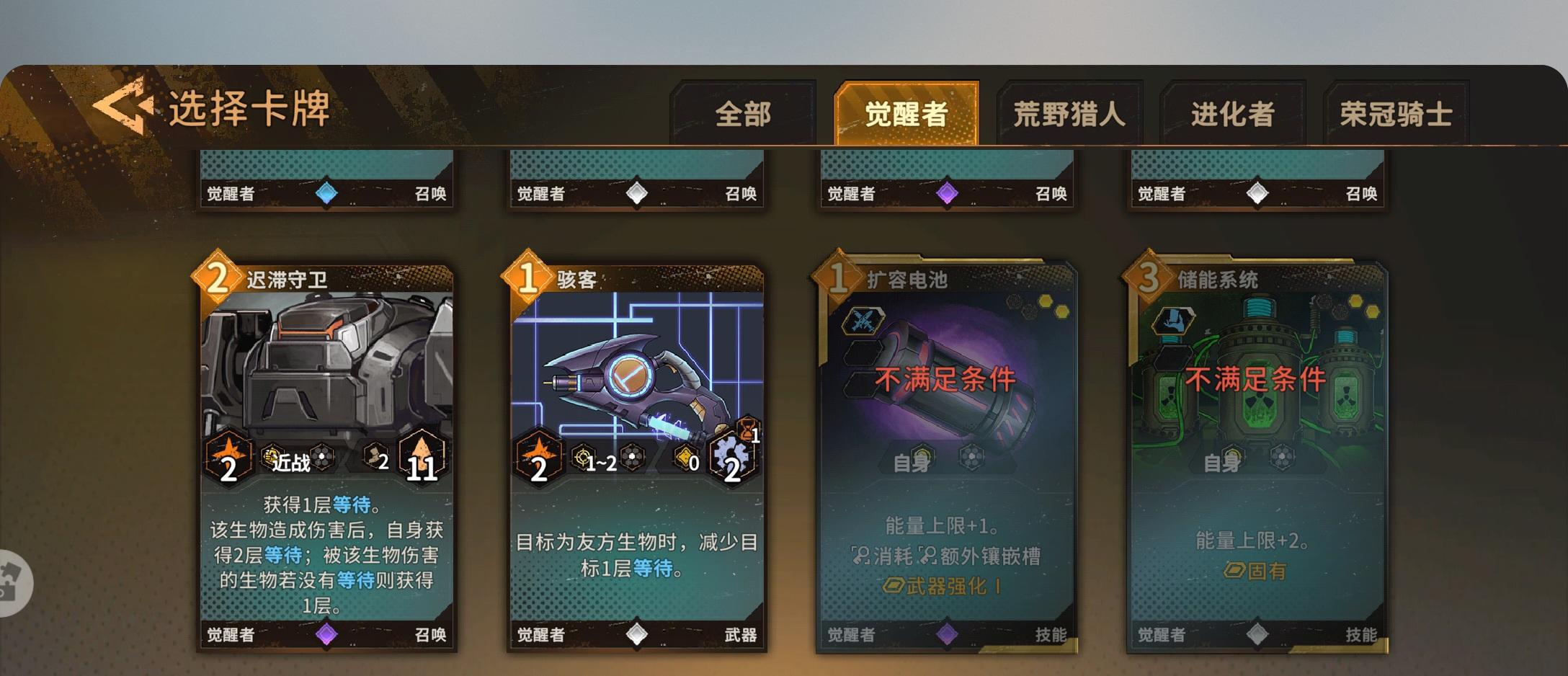Expand the gray hexagon slot on 迟滞守卫

coord(322,458)
